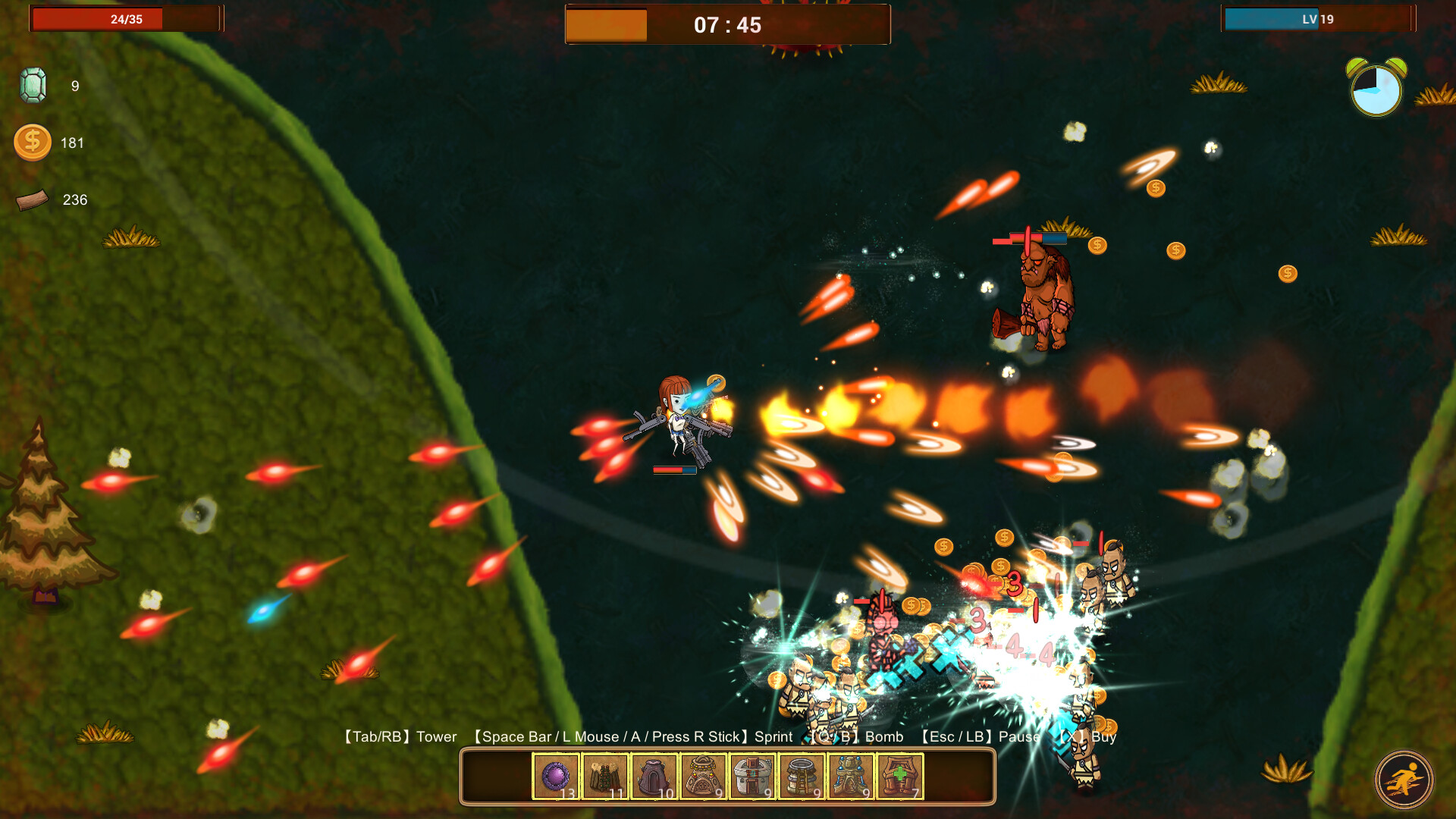Pick the green cross healing tower

[x=900, y=777]
